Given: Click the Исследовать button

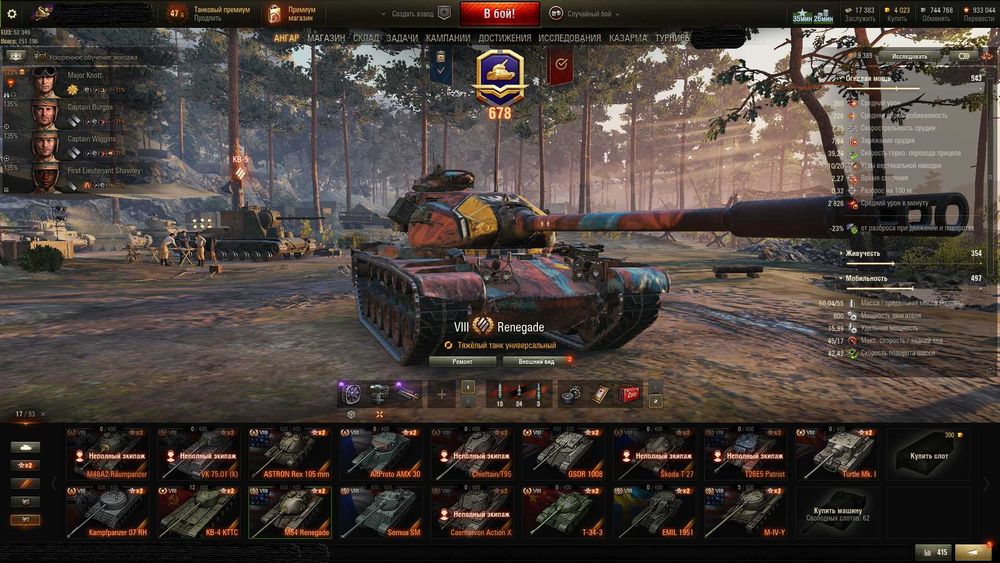Looking at the screenshot, I should [x=909, y=56].
